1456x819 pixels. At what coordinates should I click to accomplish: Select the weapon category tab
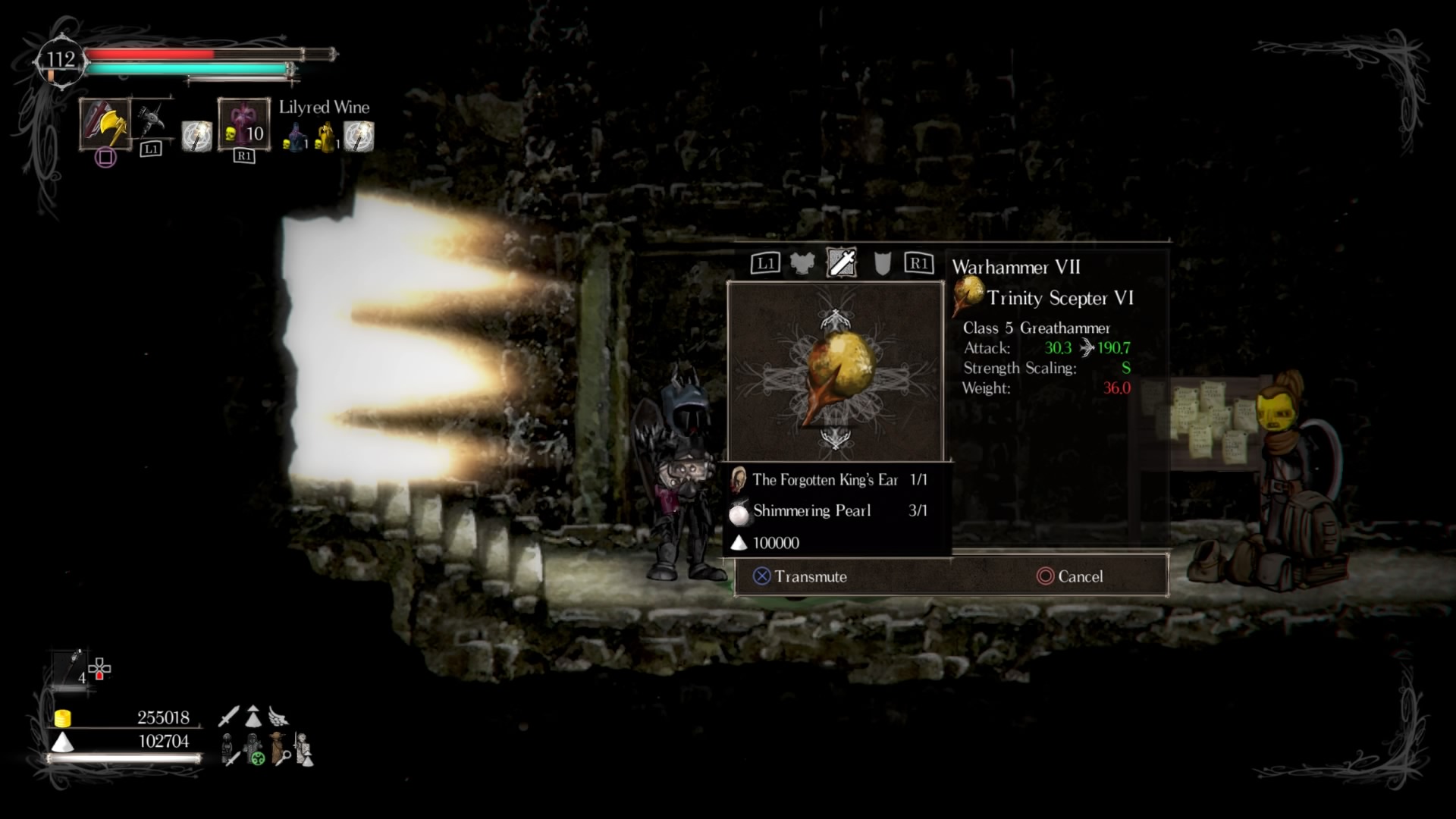point(842,262)
